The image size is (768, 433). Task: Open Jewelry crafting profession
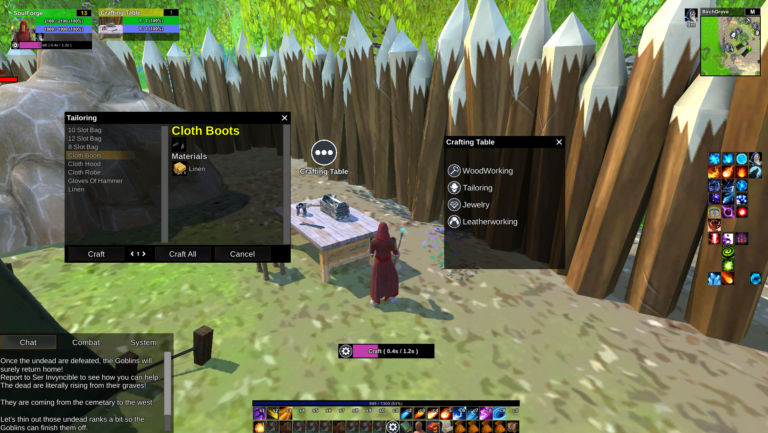[x=476, y=205]
